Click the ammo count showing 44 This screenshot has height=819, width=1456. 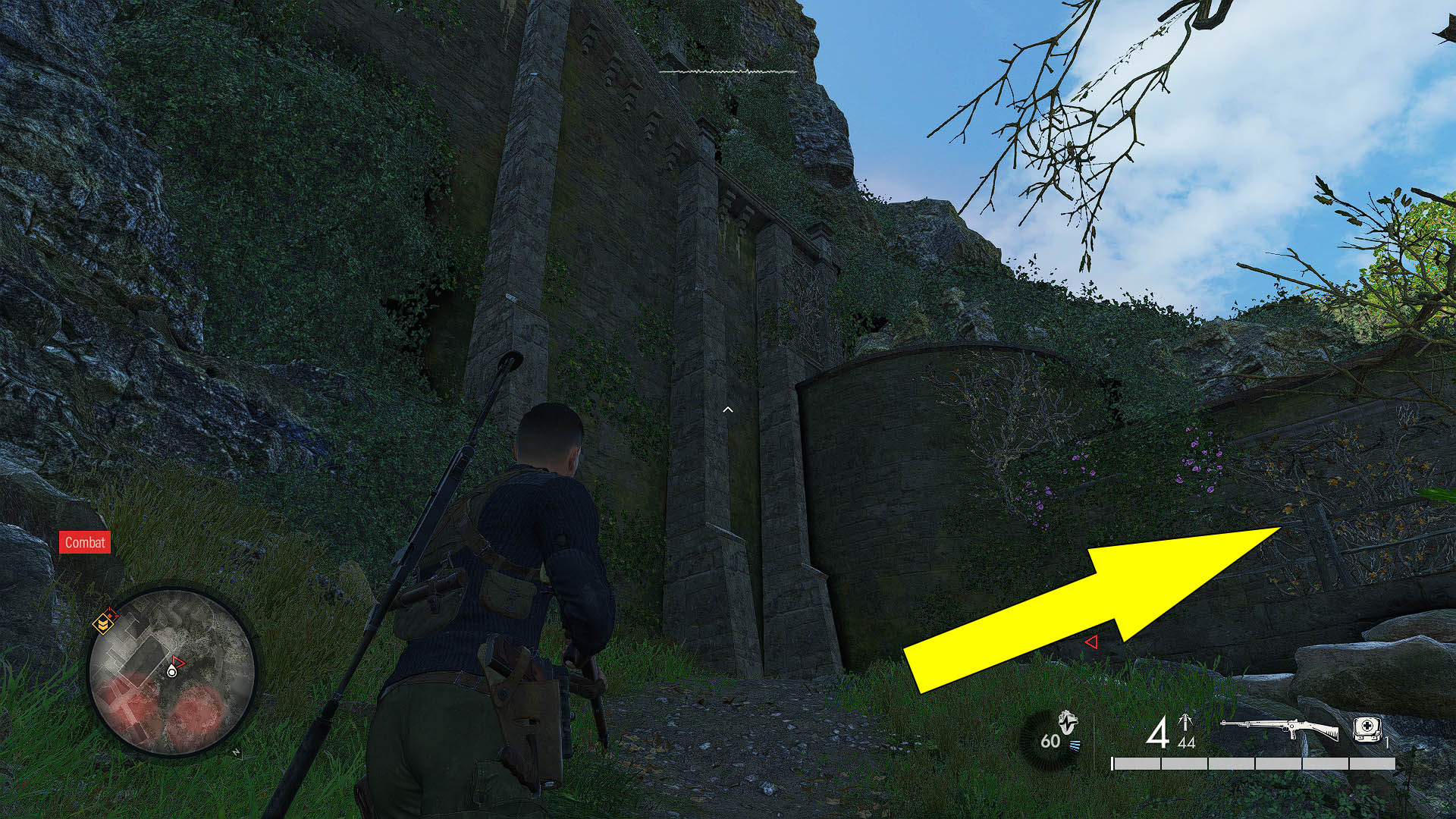1187,742
